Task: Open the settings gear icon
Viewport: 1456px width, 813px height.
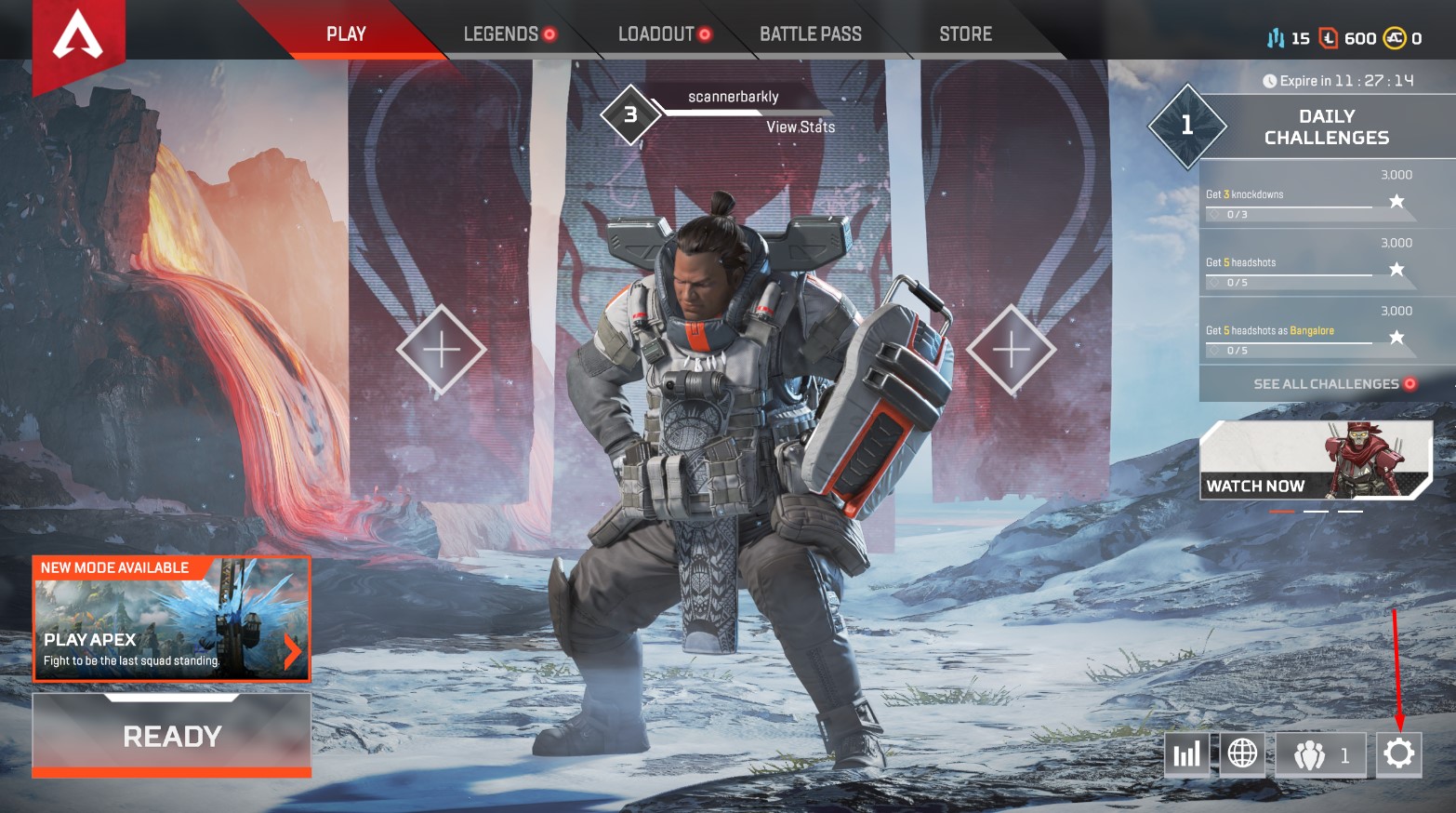Action: 1398,754
